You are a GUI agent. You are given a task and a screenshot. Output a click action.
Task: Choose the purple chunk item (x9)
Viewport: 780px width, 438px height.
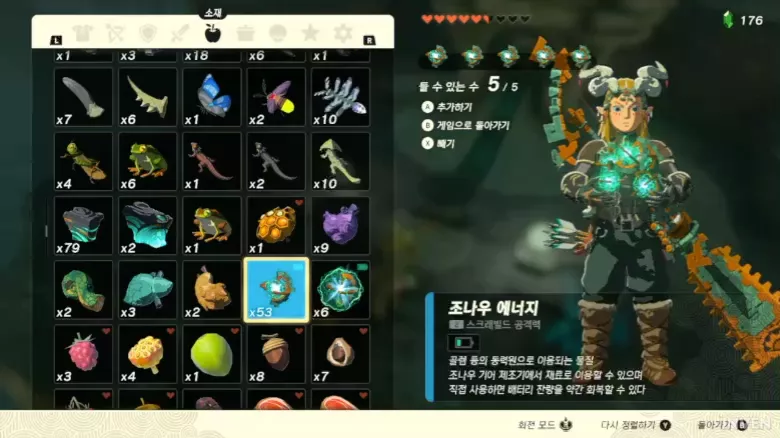click(340, 225)
